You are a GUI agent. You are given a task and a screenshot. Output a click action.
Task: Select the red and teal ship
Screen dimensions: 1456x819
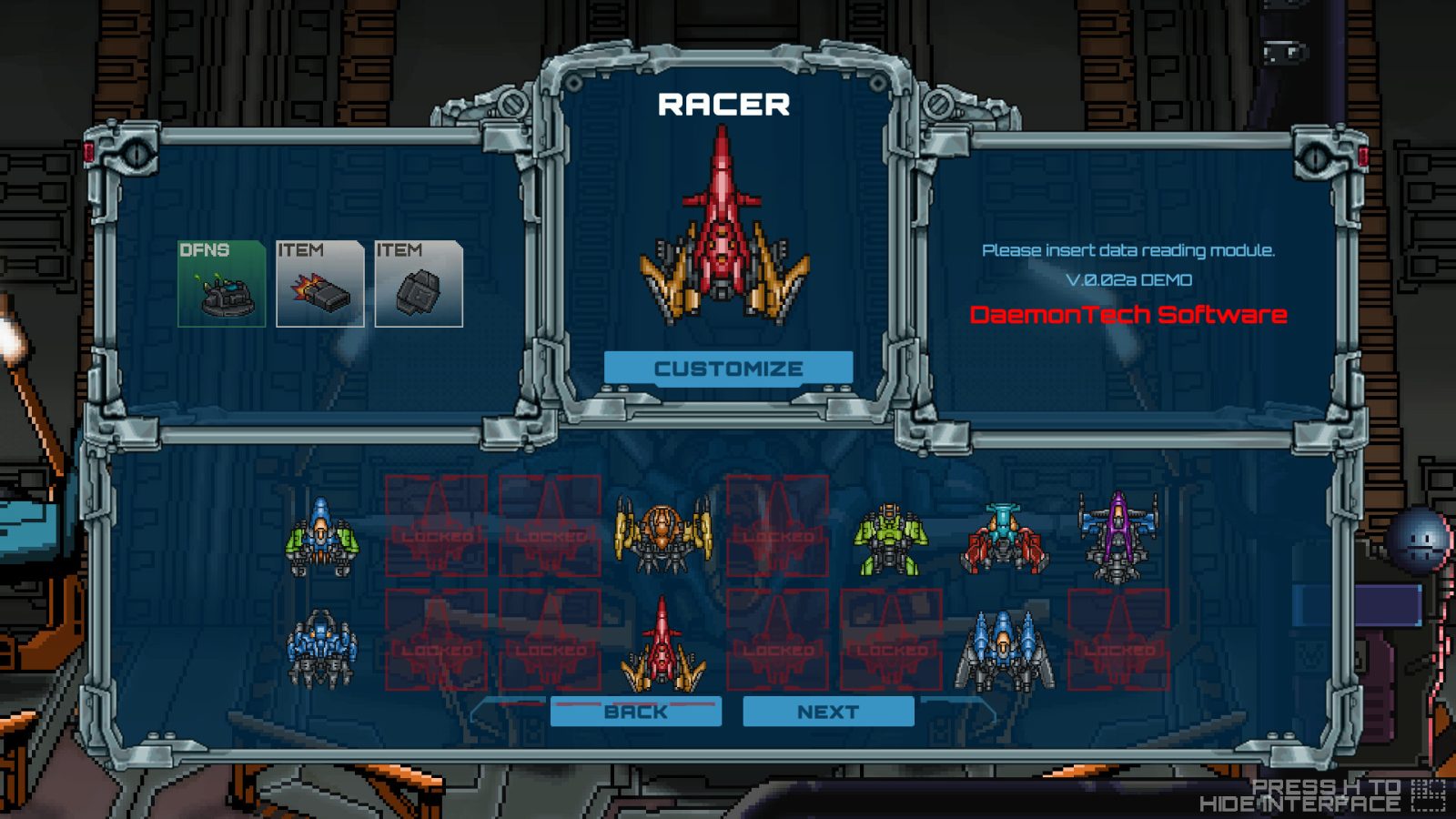1004,537
